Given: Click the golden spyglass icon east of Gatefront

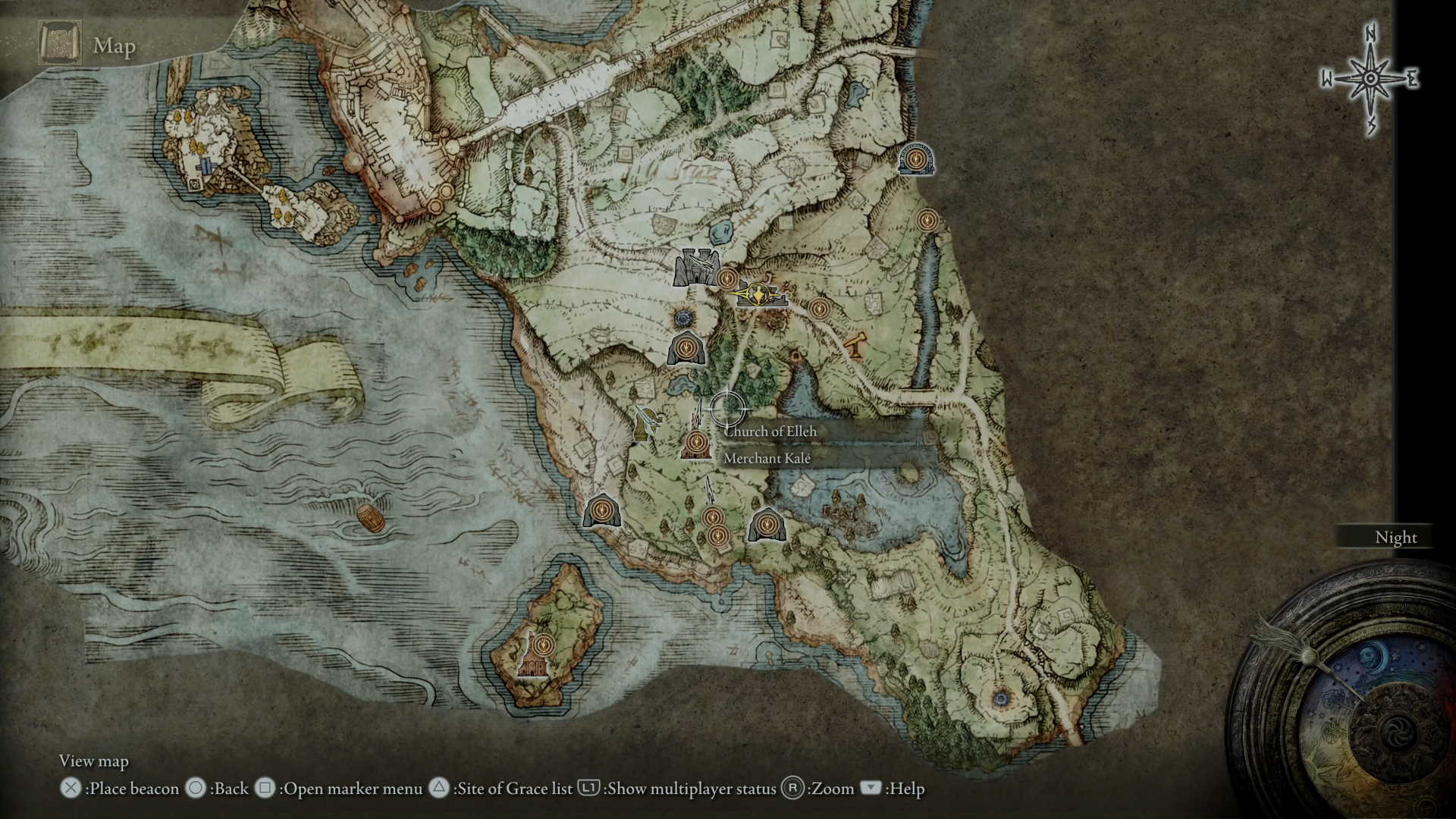Looking at the screenshot, I should pyautogui.click(x=855, y=345).
